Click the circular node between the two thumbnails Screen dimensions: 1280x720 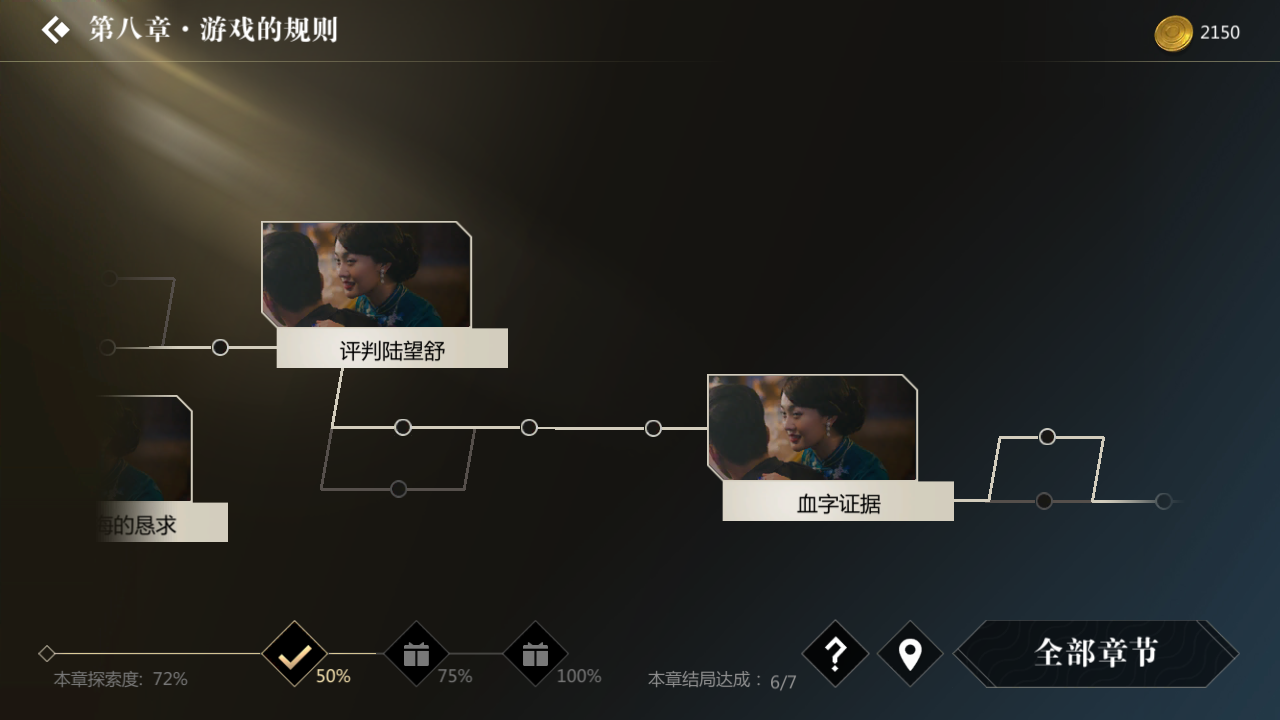pyautogui.click(x=528, y=427)
